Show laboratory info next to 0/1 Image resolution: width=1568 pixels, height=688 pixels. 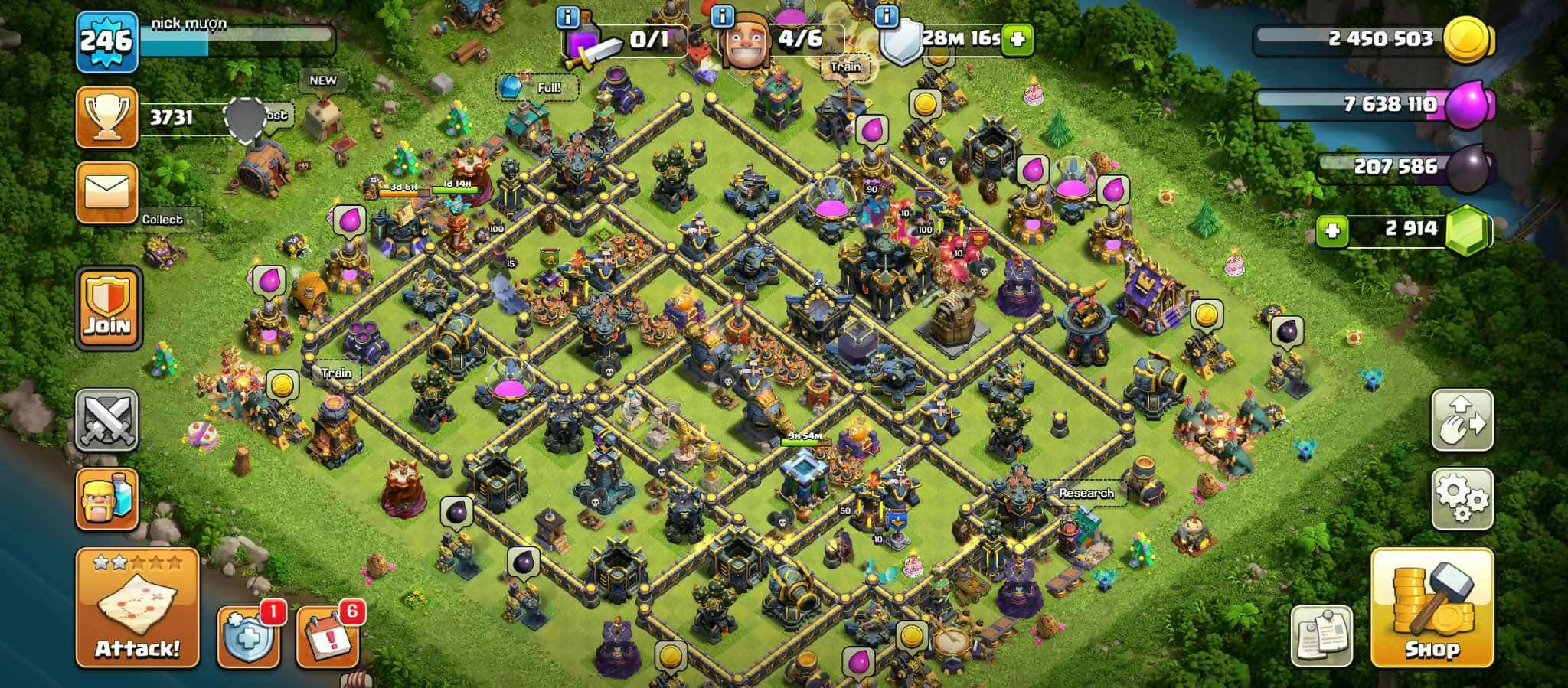[x=567, y=16]
